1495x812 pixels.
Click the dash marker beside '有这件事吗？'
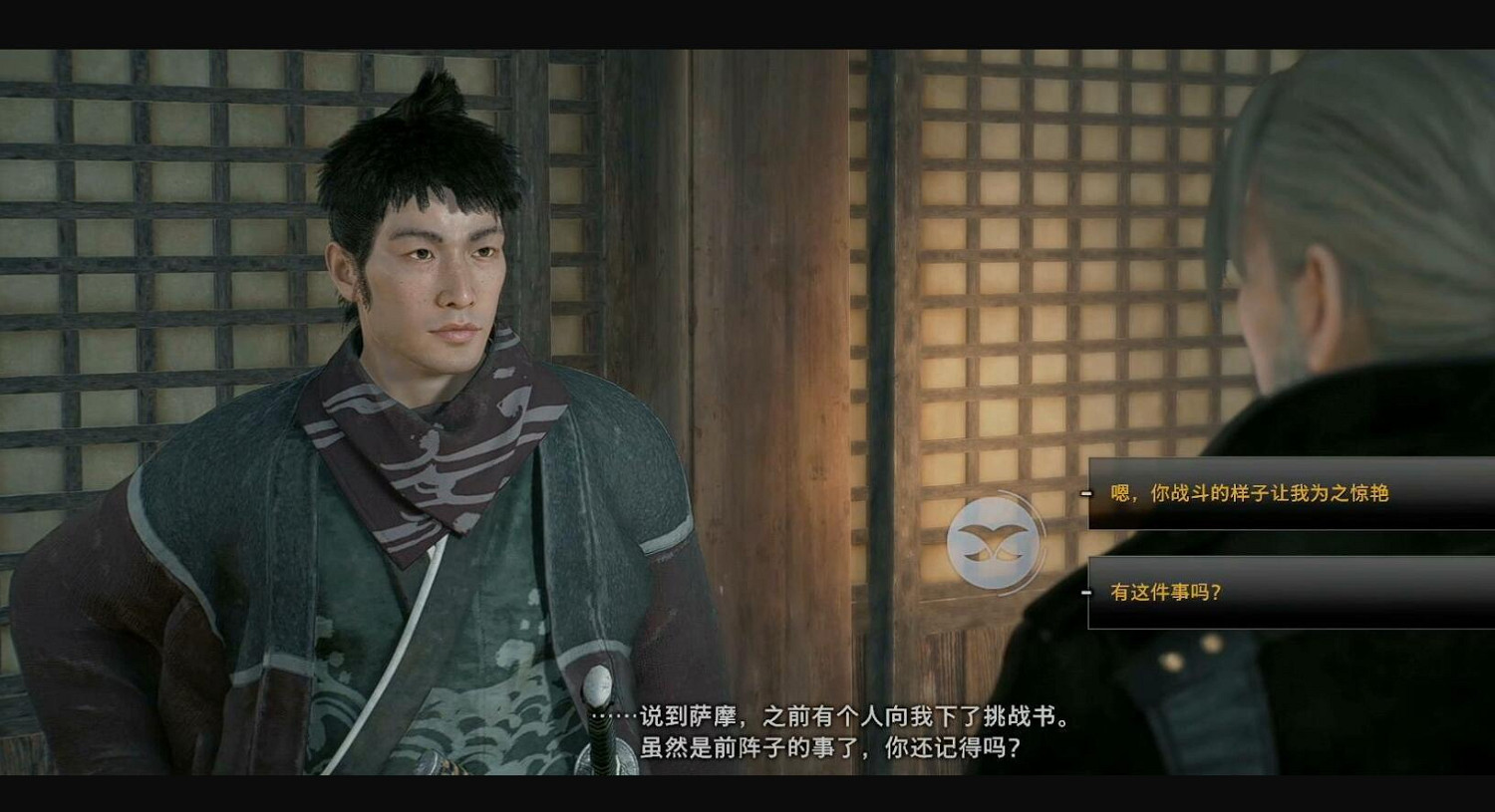click(1084, 590)
